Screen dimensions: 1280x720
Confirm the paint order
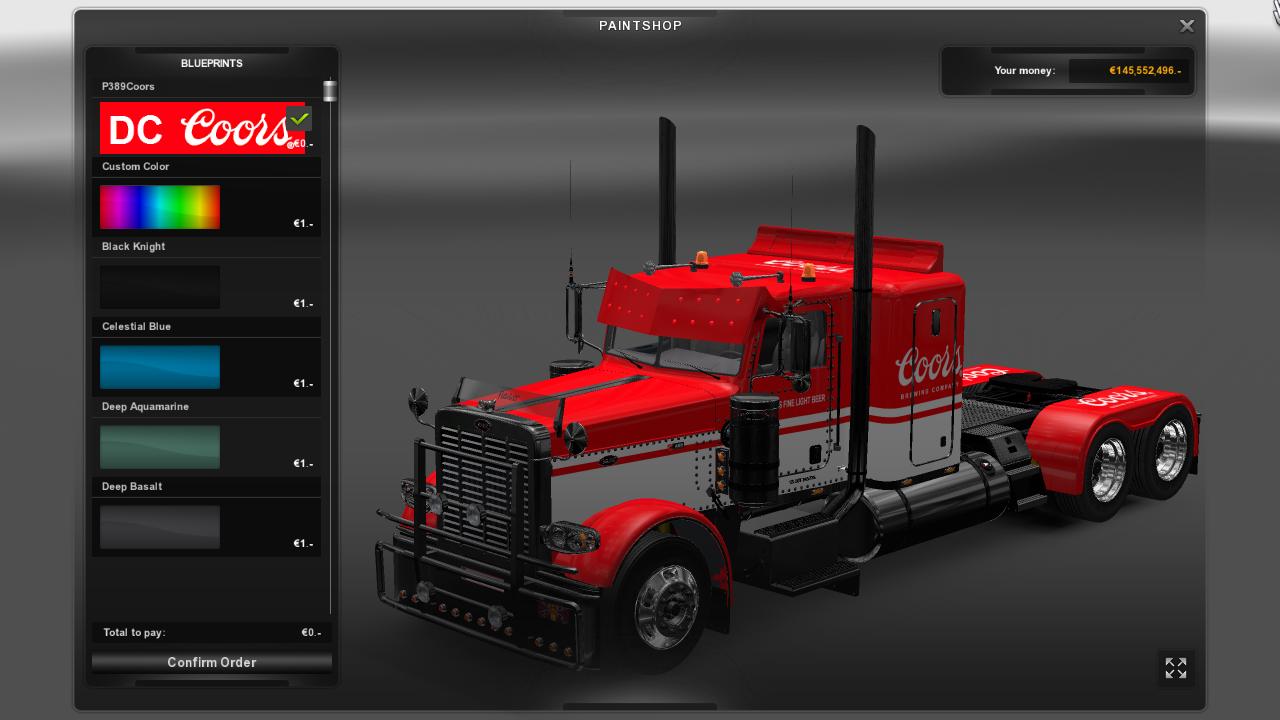pos(211,662)
